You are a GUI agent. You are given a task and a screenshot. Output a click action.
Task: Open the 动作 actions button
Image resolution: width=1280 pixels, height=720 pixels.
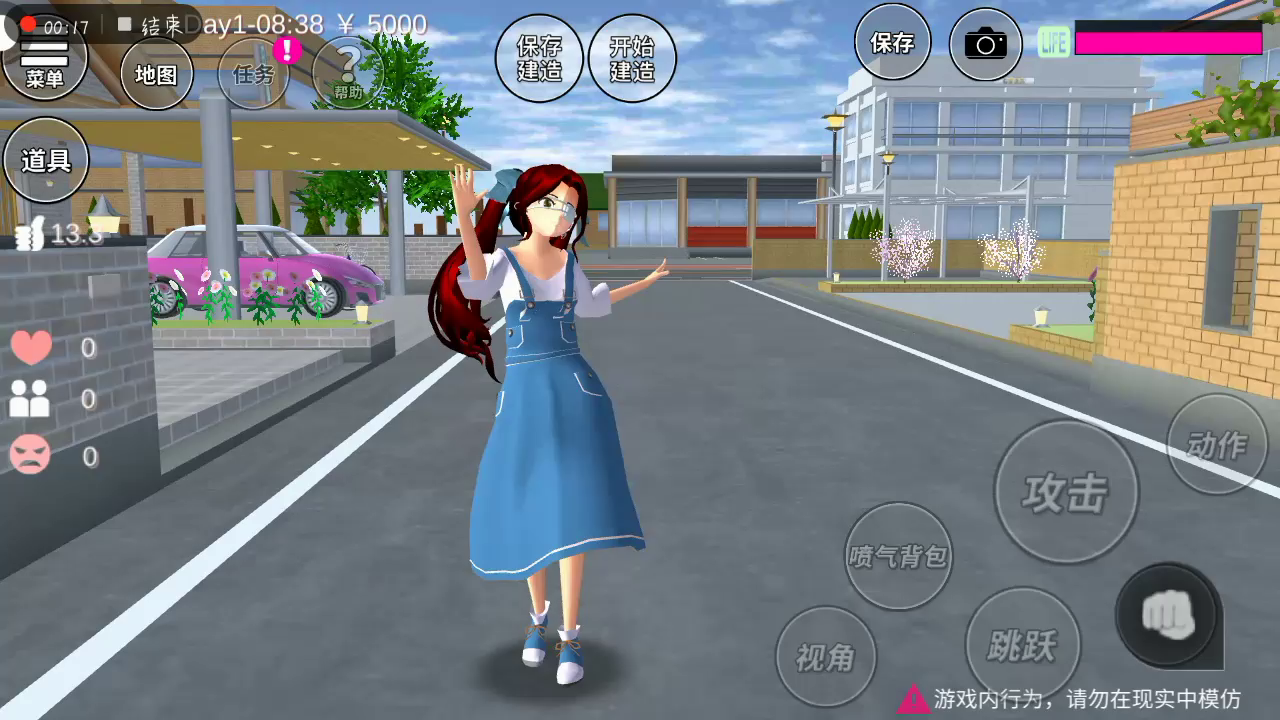tap(1217, 444)
